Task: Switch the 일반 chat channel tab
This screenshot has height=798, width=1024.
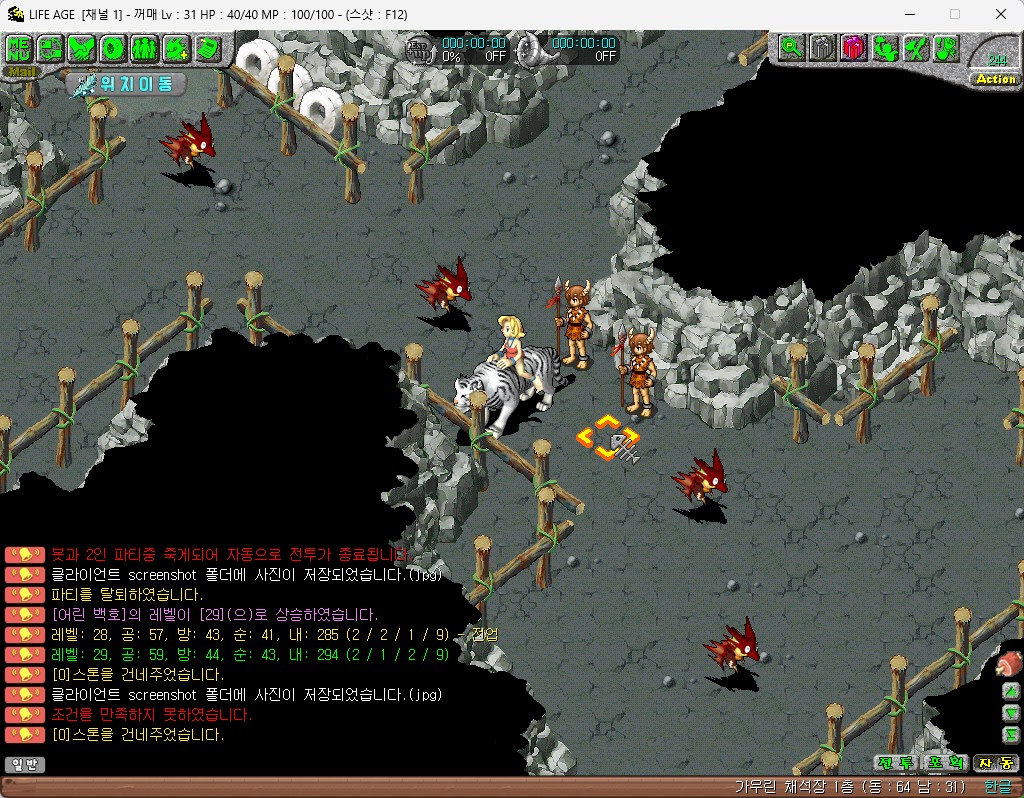Action: [x=24, y=765]
